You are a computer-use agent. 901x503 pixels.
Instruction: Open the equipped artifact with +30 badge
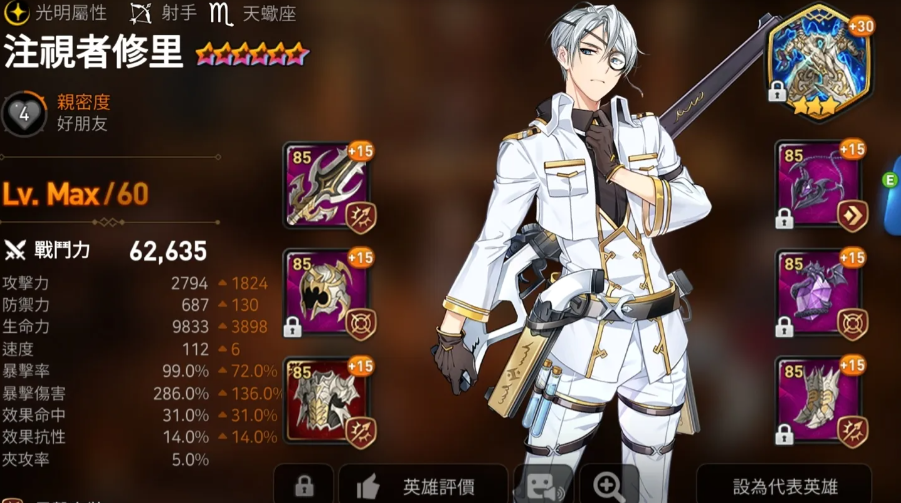coord(817,61)
